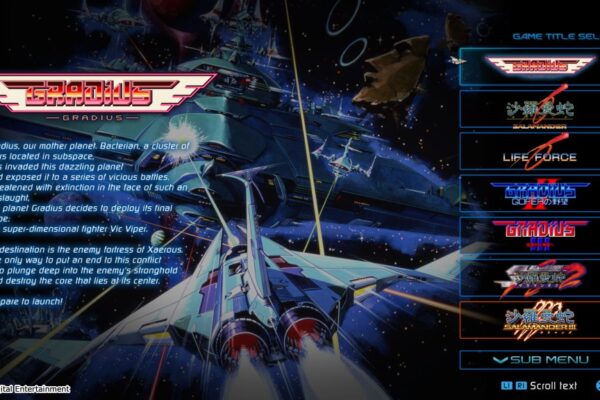Image resolution: width=600 pixels, height=400 pixels.
Task: Select Salamander 2 from the list
Action: click(x=529, y=278)
